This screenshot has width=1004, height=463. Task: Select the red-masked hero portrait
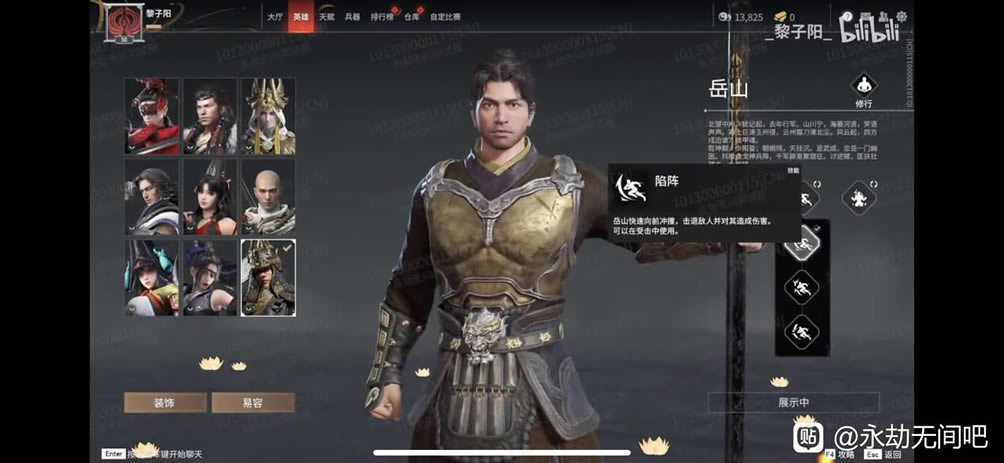[152, 116]
